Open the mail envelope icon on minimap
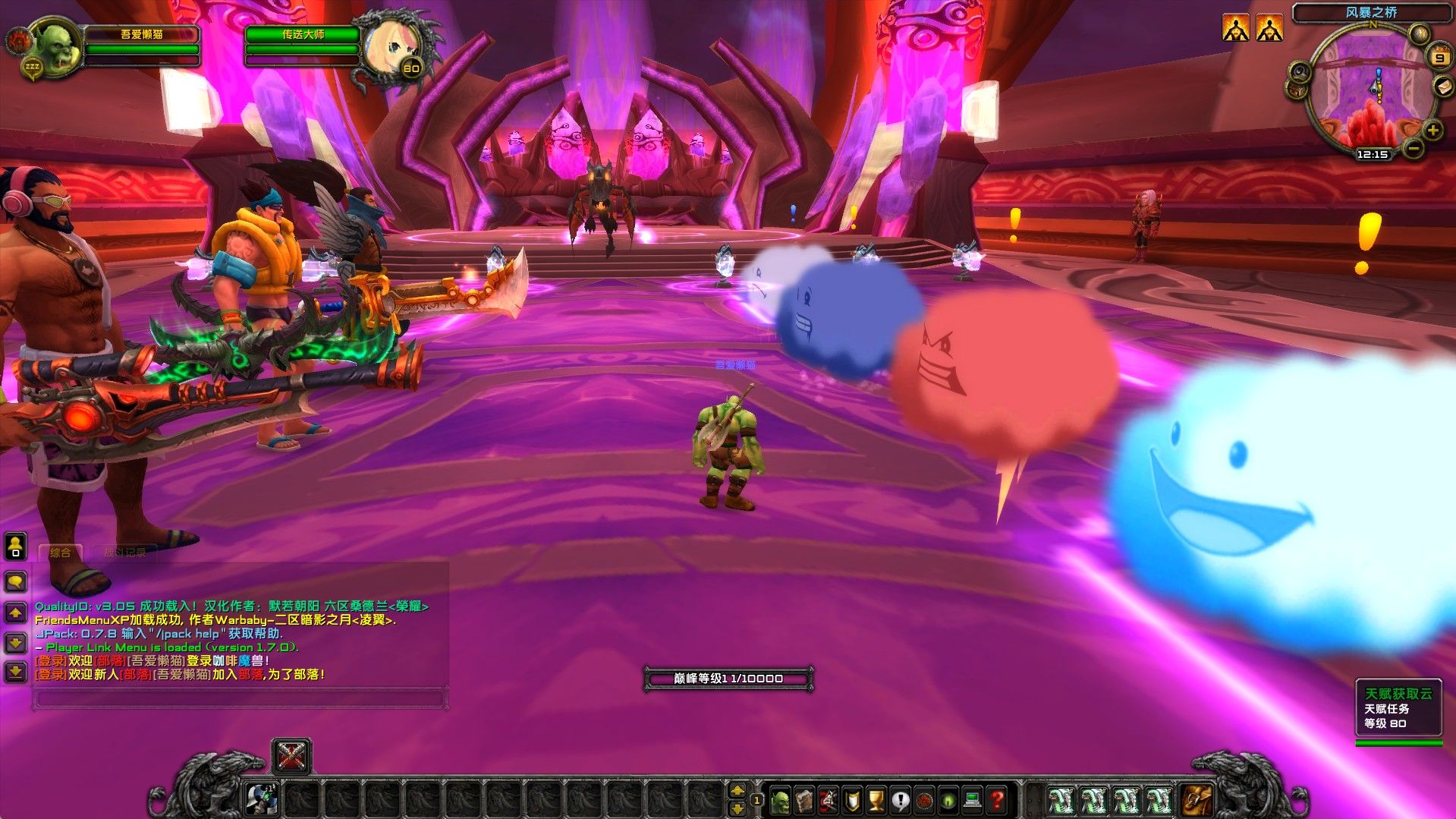This screenshot has width=1456, height=819. 1442,87
